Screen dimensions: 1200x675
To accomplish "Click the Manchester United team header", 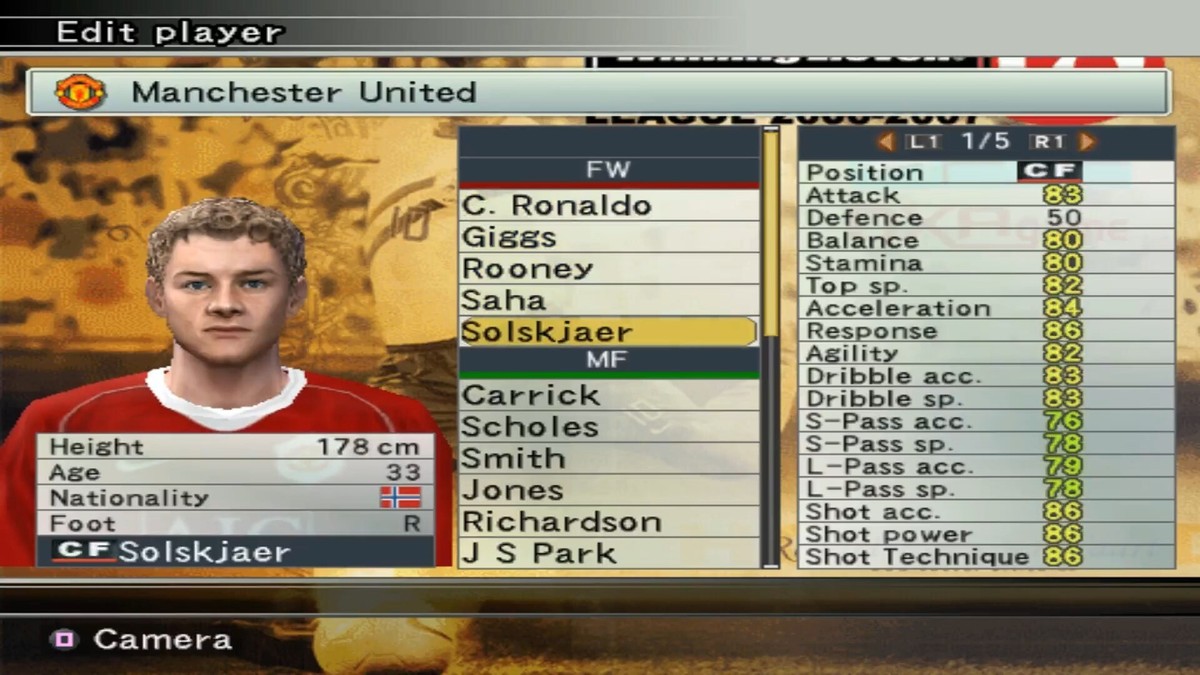I will (x=597, y=92).
